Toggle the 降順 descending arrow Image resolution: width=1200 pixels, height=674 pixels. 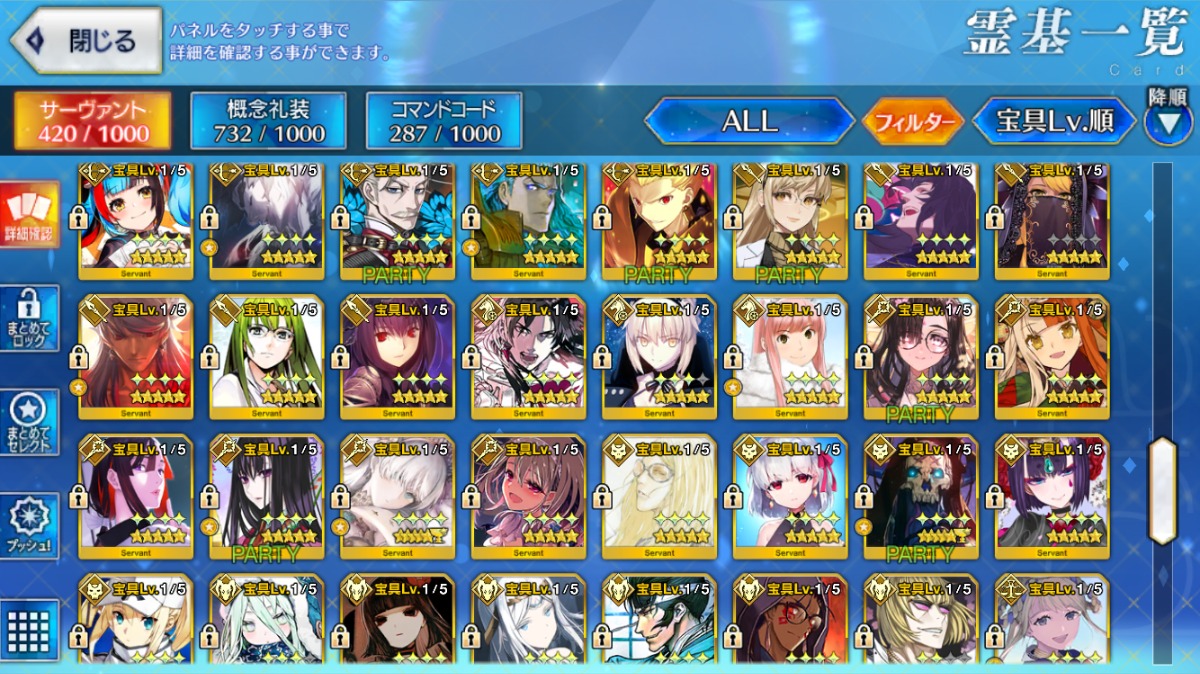coord(1167,123)
